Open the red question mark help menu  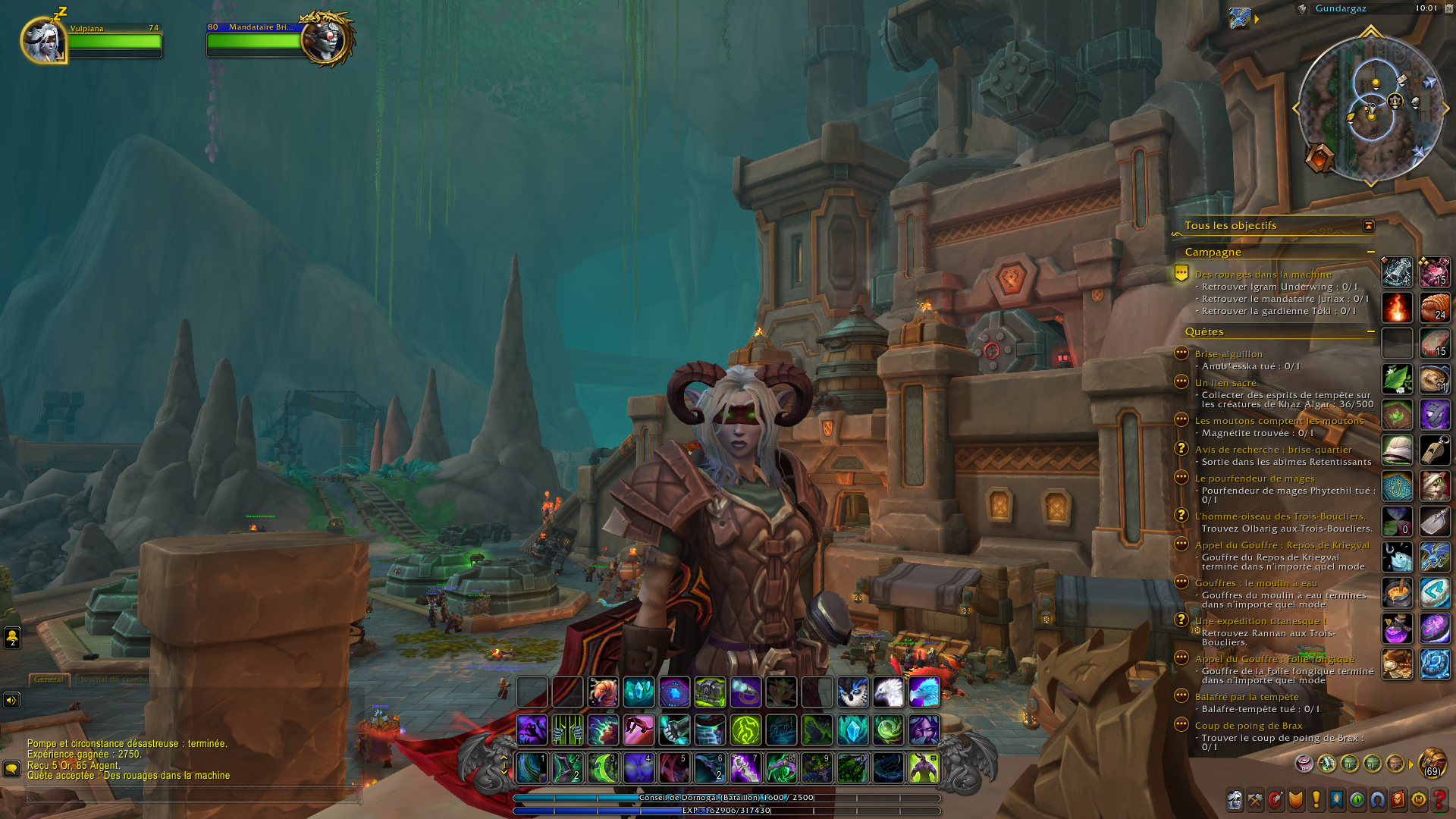[x=1439, y=800]
